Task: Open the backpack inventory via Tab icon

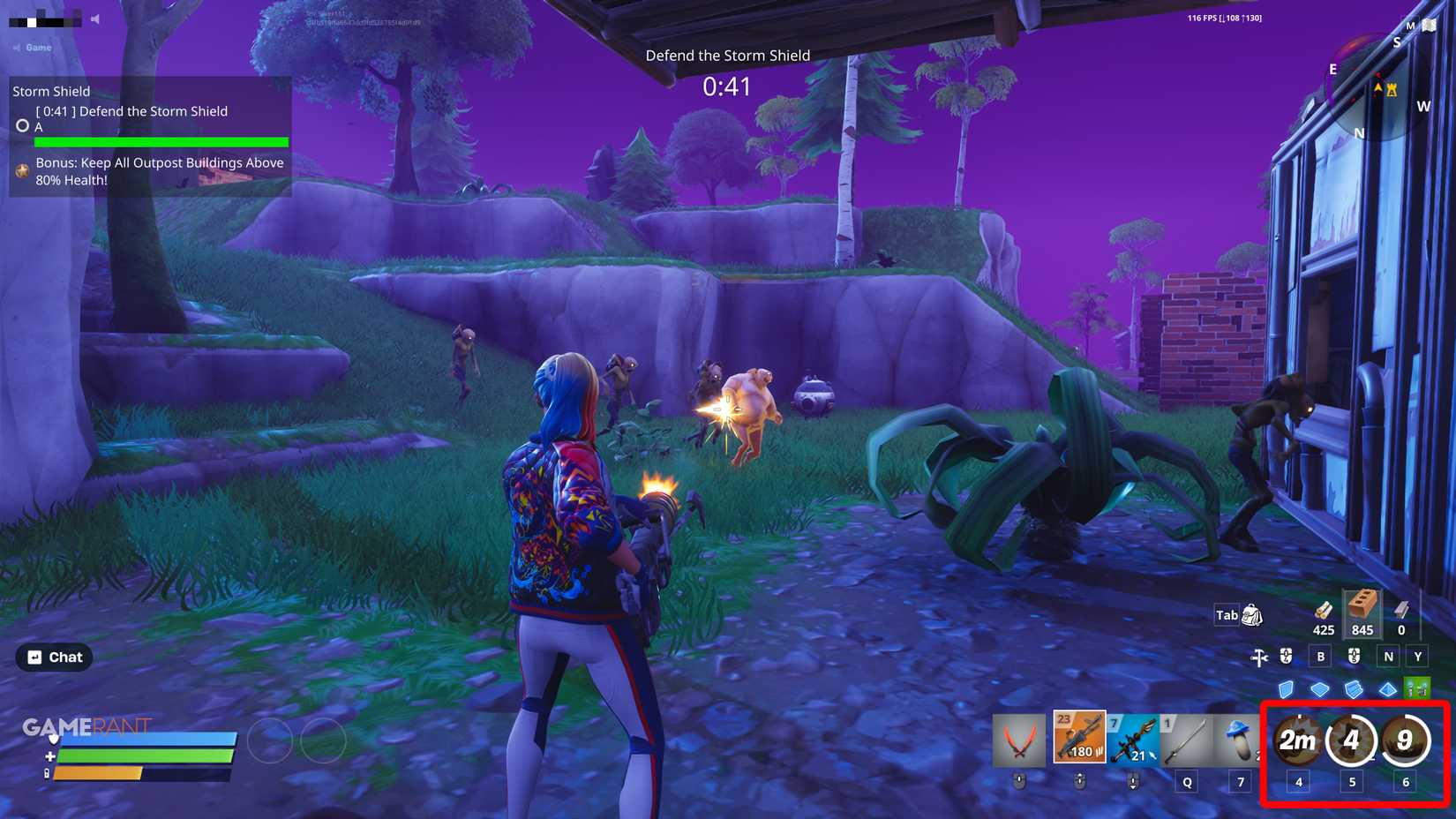Action: point(1250,615)
